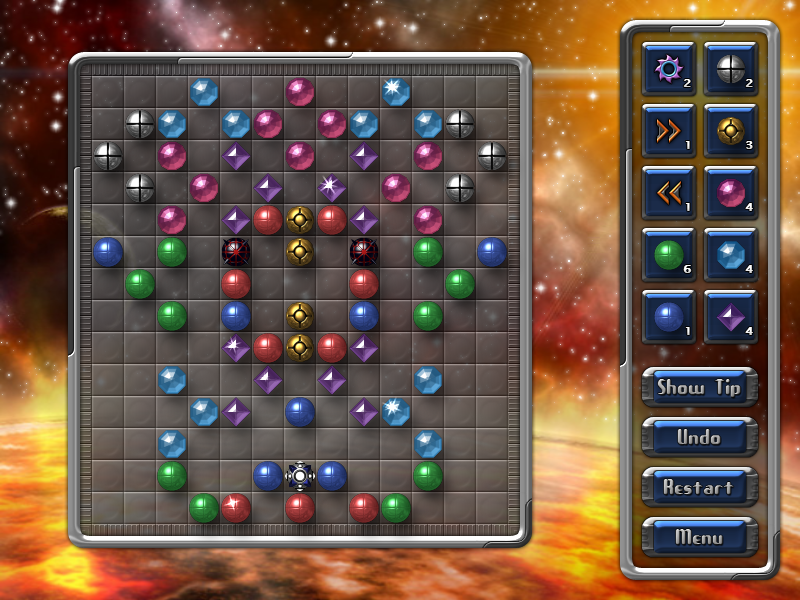This screenshot has width=800, height=600.
Task: Restart the current level
Action: 699,487
